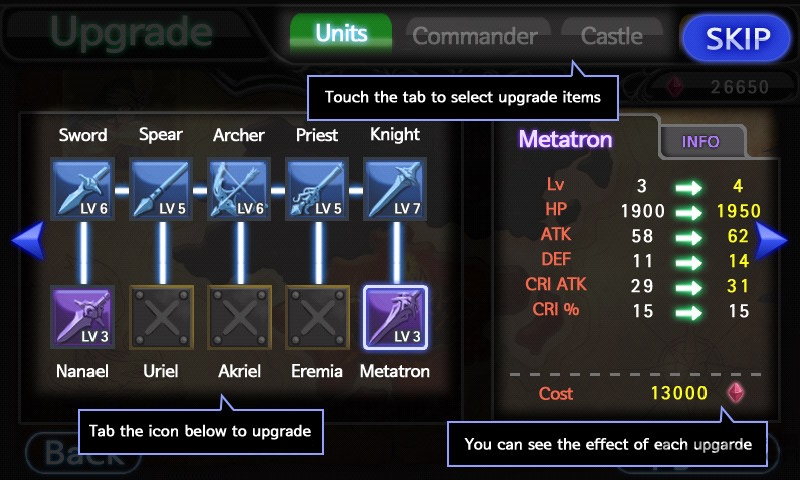Click the locked Eremia slot
Image resolution: width=800 pixels, height=480 pixels.
pos(318,317)
